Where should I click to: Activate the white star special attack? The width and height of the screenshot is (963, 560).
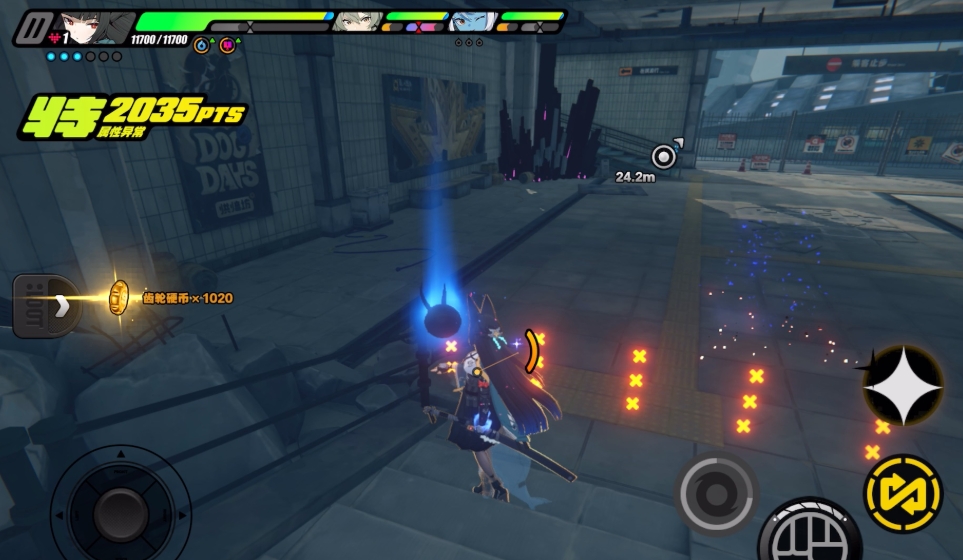coord(902,385)
